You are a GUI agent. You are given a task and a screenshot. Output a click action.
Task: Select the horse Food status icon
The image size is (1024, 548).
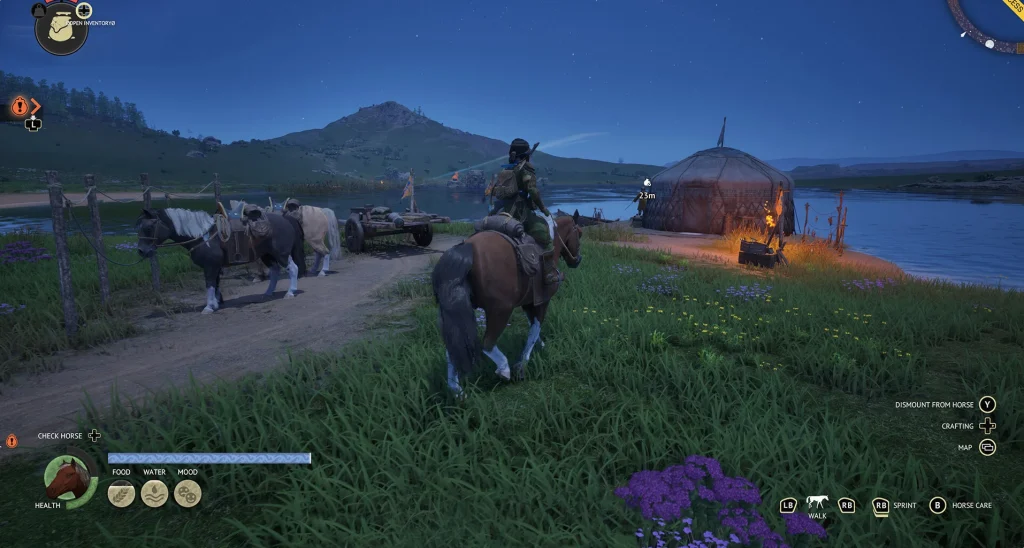[121, 493]
